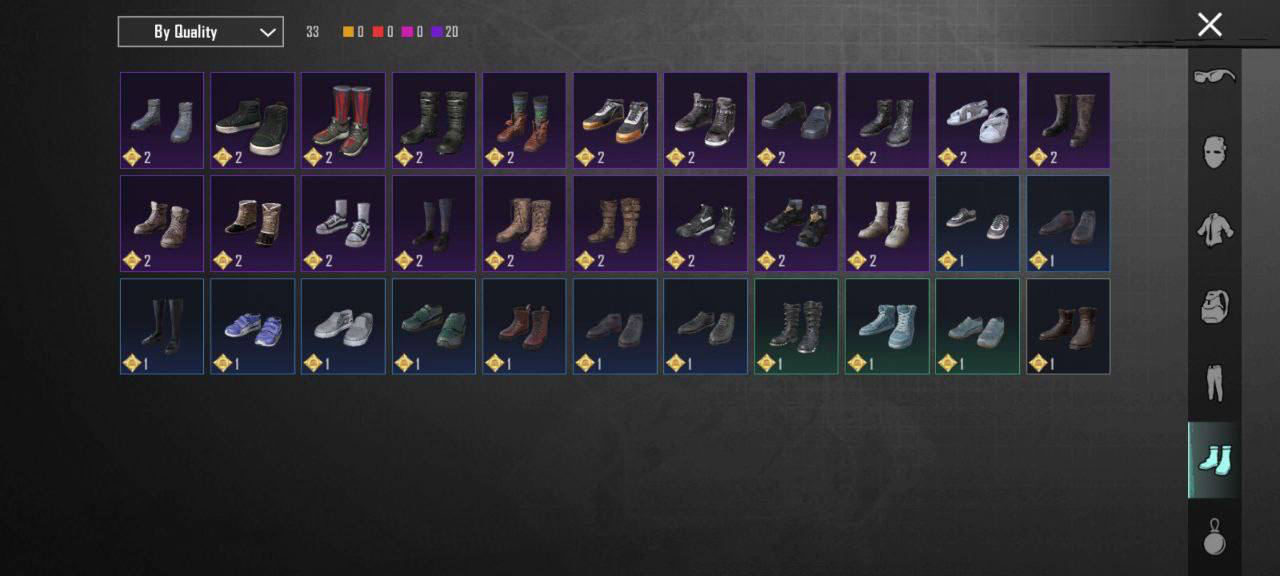Choose the shoes category tab

click(1214, 460)
